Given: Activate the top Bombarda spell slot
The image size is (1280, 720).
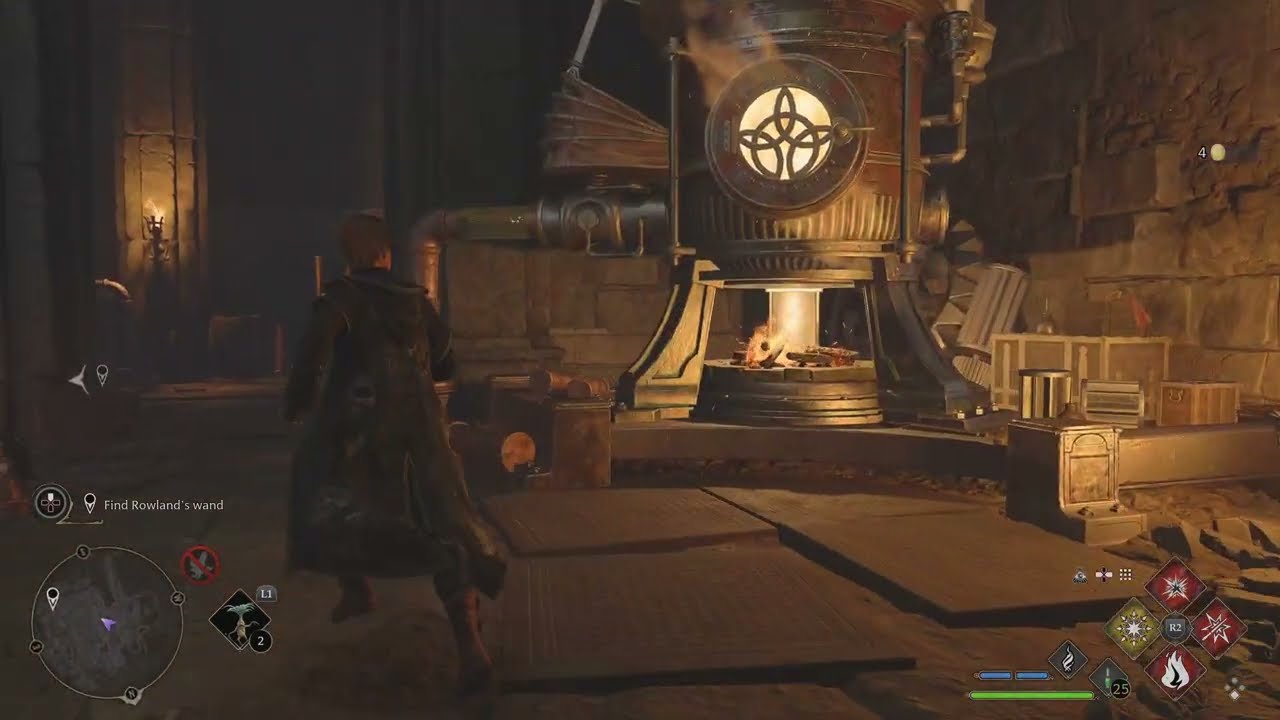Looking at the screenshot, I should (1176, 588).
